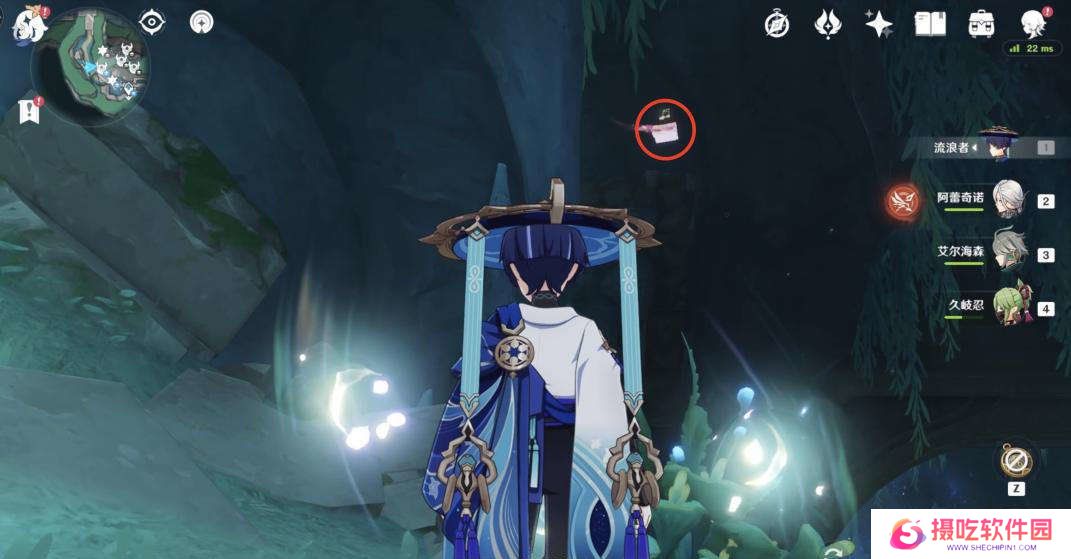The image size is (1071, 559).
Task: Open the character profile head icon
Action: 1032,24
